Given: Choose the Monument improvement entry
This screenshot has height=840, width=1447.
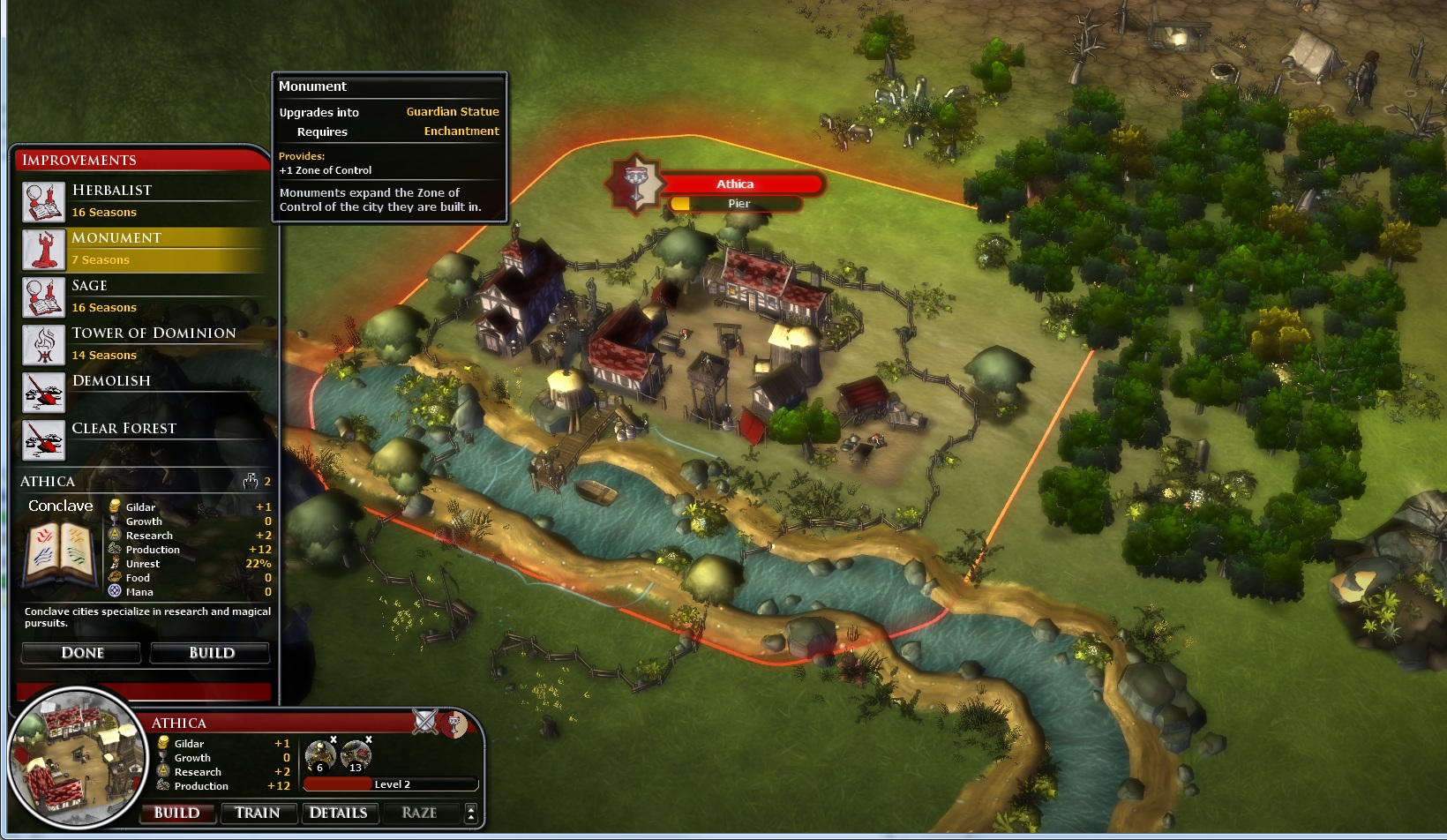Looking at the screenshot, I should [x=141, y=249].
